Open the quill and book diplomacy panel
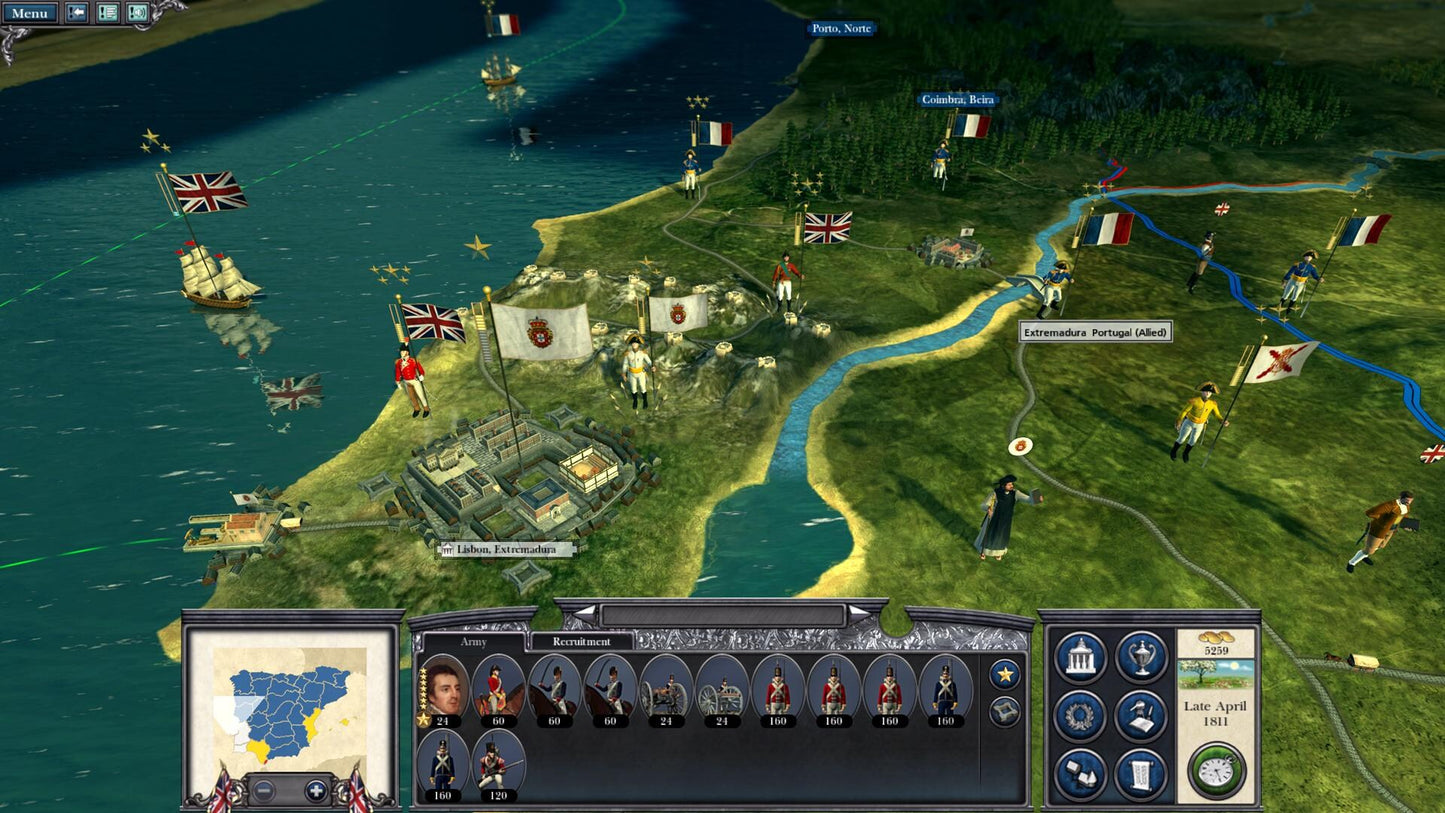1445x813 pixels. [1141, 716]
